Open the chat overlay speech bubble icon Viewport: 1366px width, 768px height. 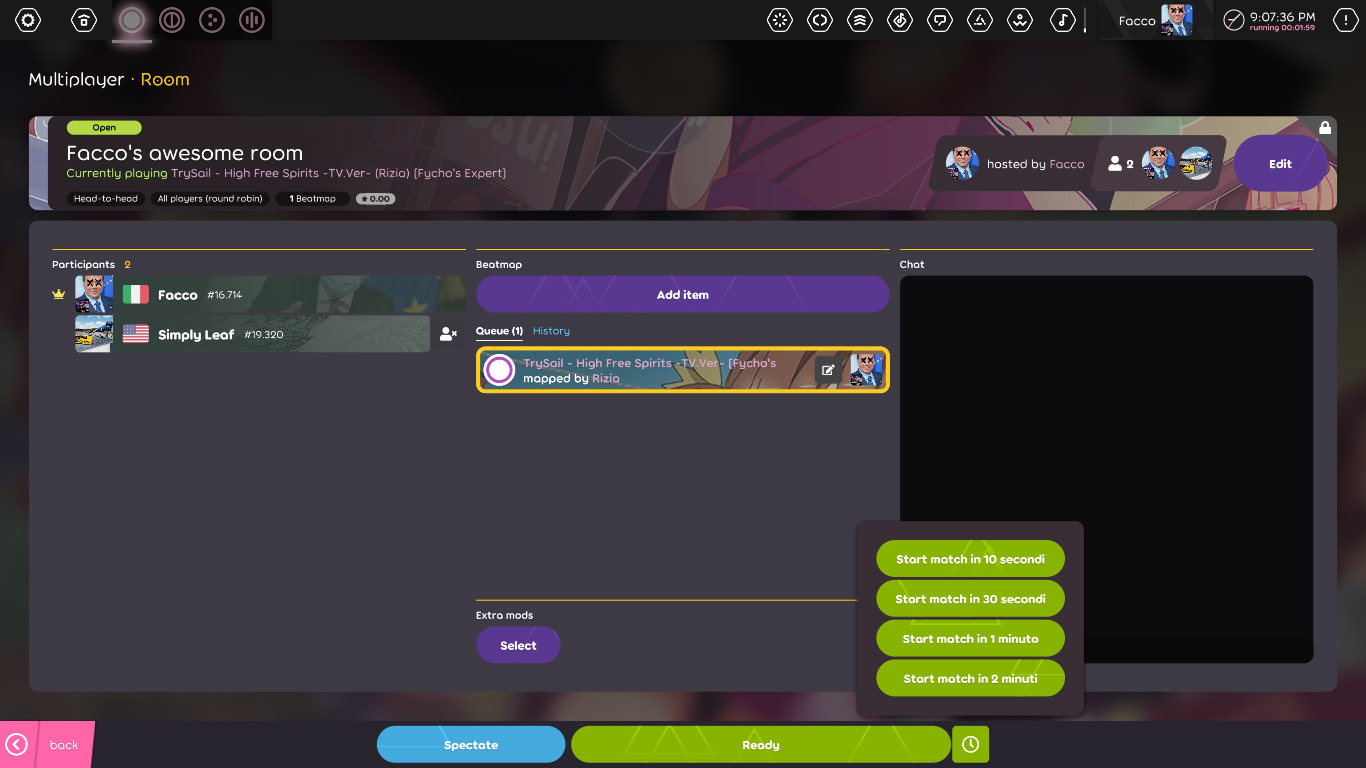click(940, 20)
